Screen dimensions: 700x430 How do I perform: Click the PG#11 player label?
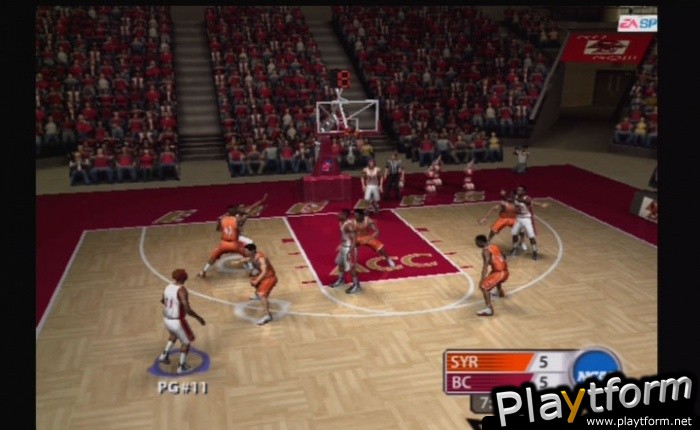click(x=182, y=386)
